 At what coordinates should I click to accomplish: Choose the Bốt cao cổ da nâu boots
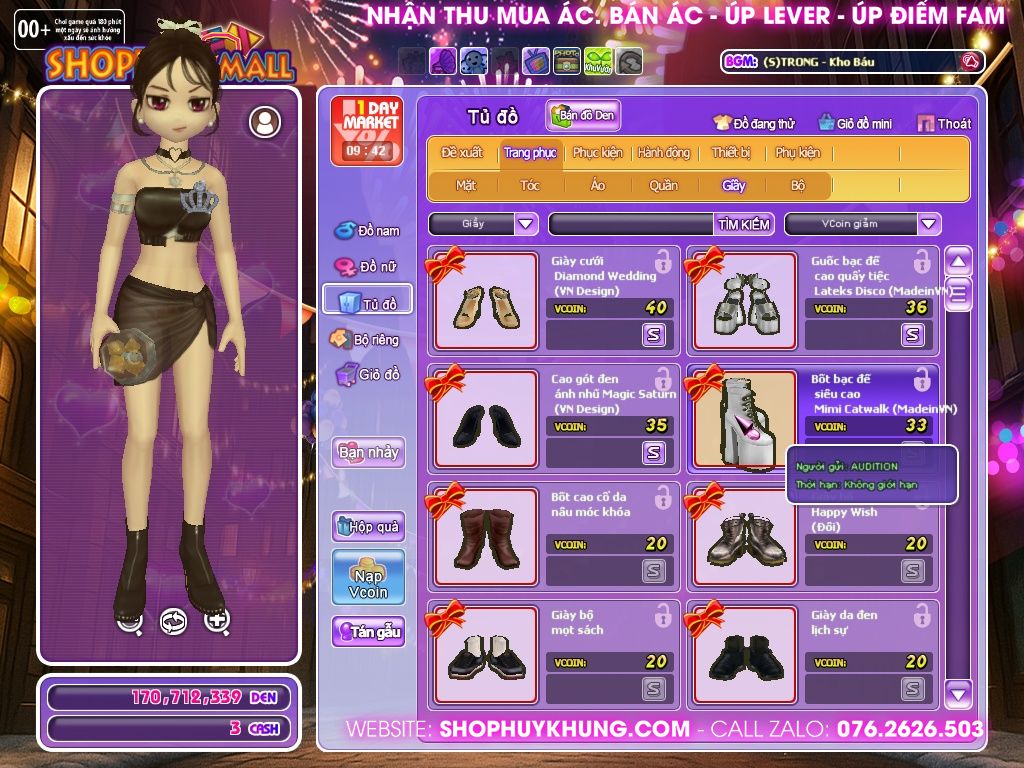[485, 537]
